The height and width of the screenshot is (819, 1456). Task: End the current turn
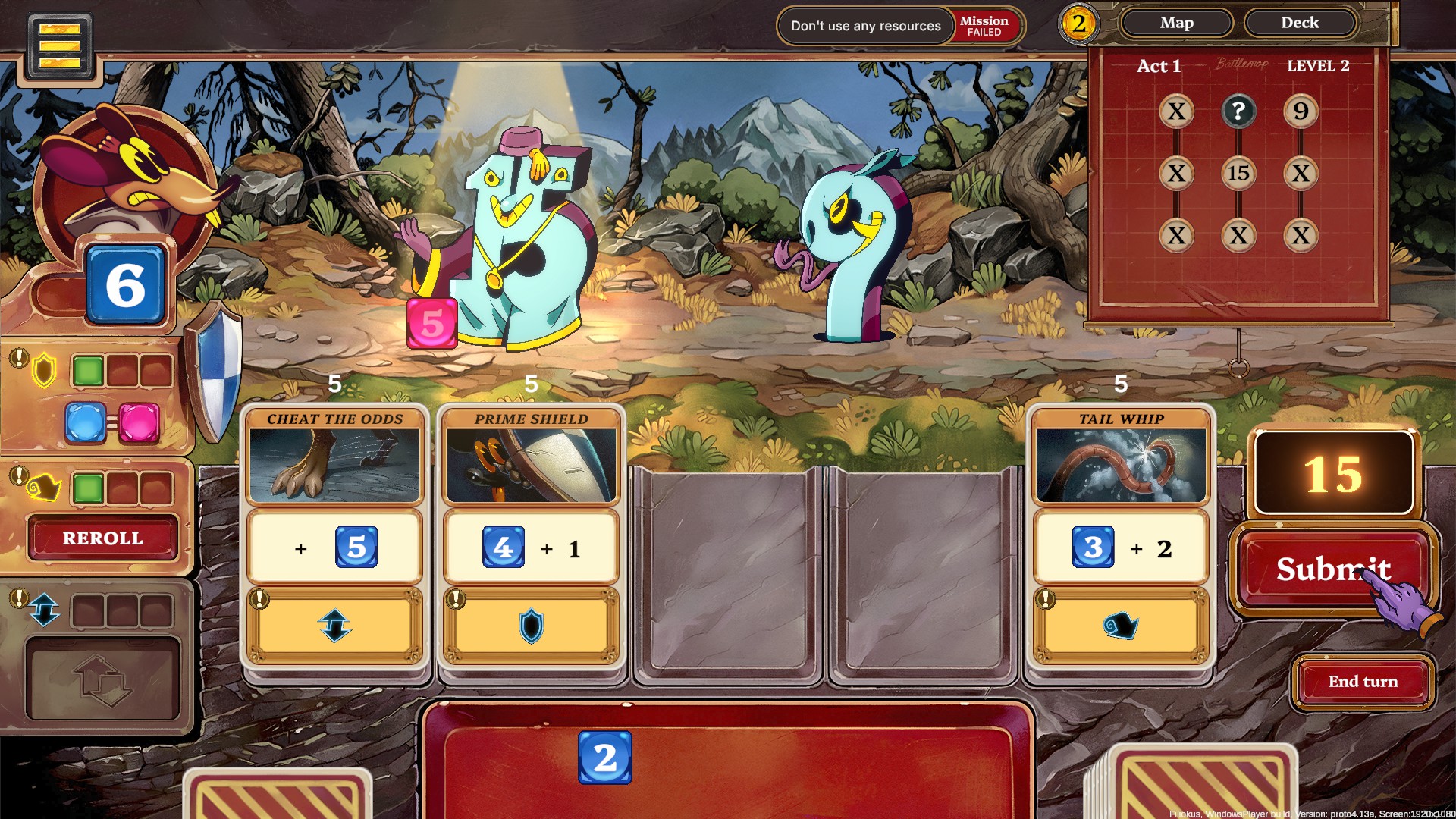click(x=1363, y=682)
